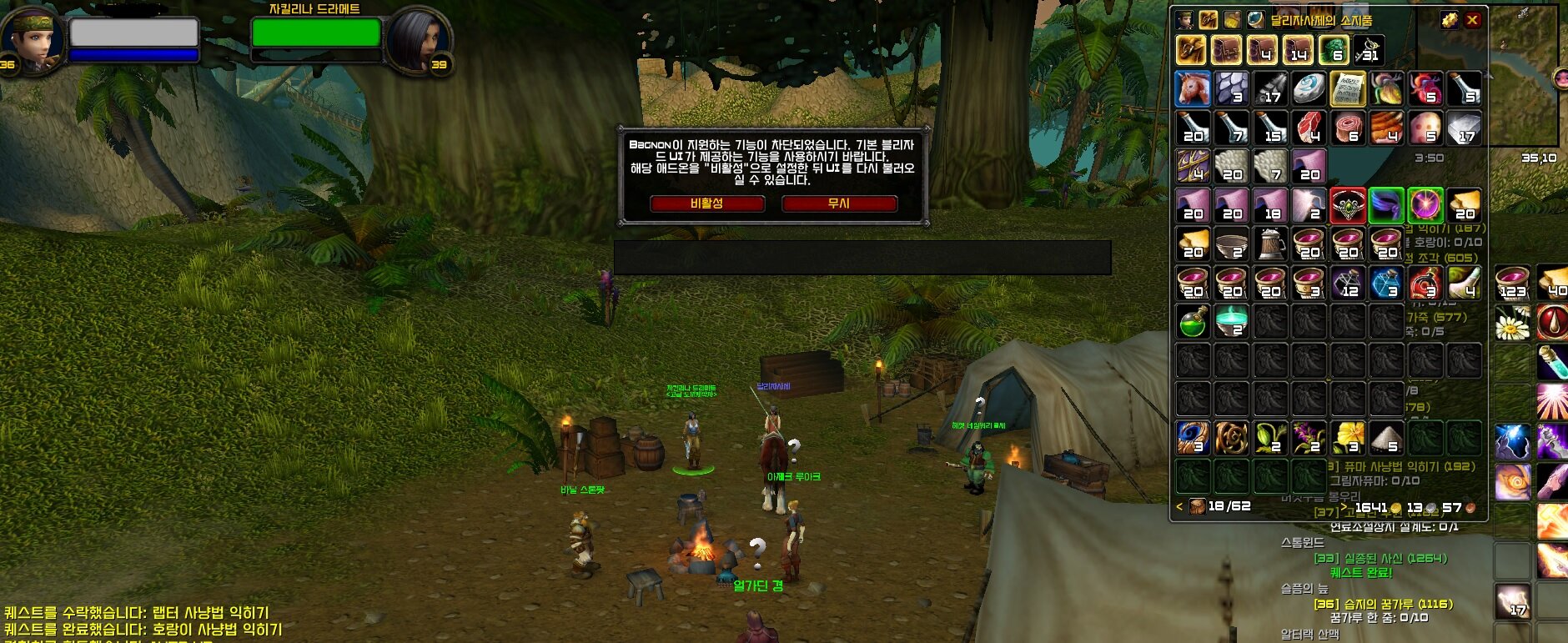Select the white powder pile item
The height and width of the screenshot is (643, 1568).
(1386, 437)
